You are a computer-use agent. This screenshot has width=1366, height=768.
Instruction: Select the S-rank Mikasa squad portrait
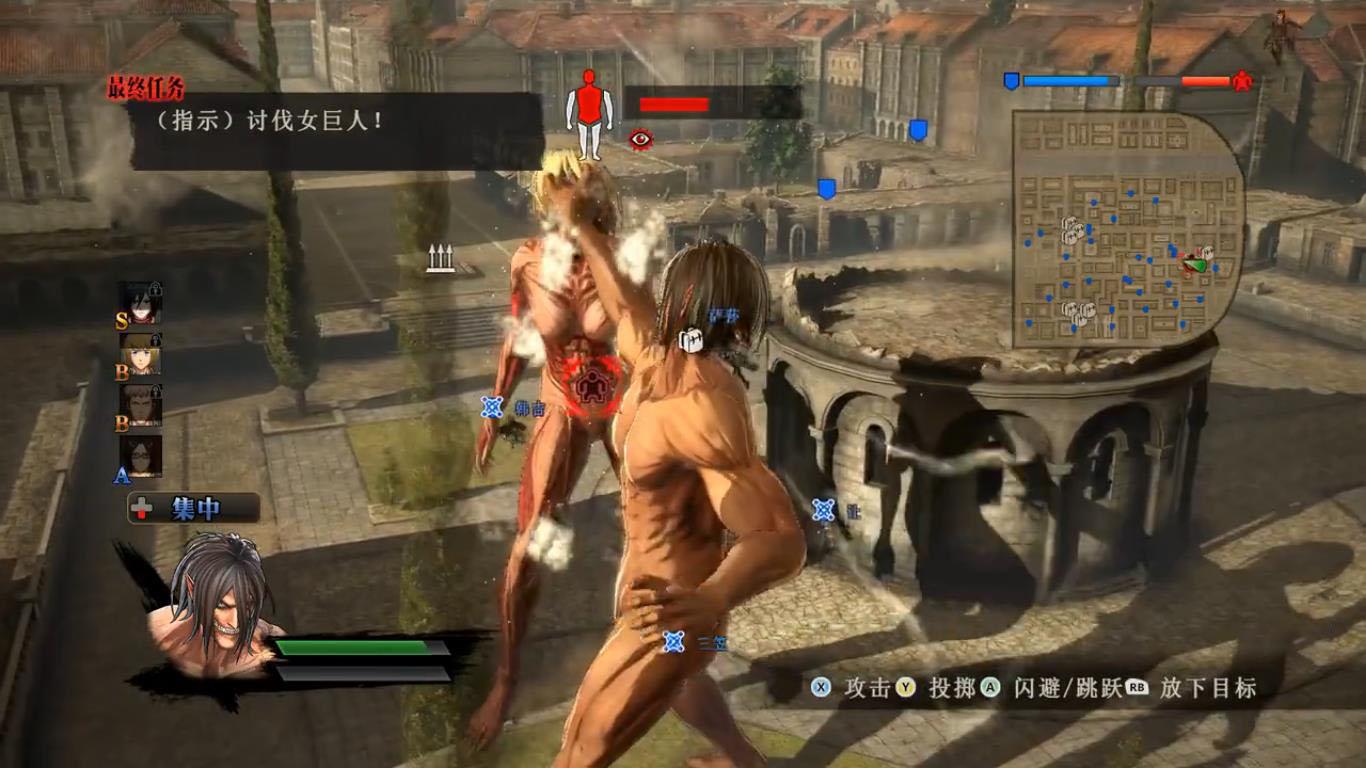point(141,302)
